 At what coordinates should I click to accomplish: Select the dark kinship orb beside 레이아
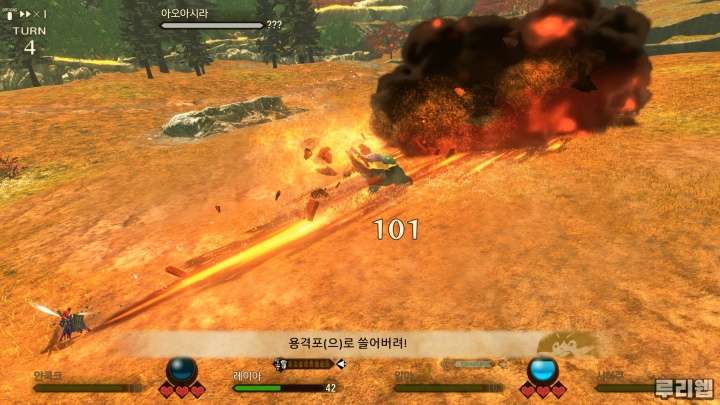pyautogui.click(x=182, y=370)
